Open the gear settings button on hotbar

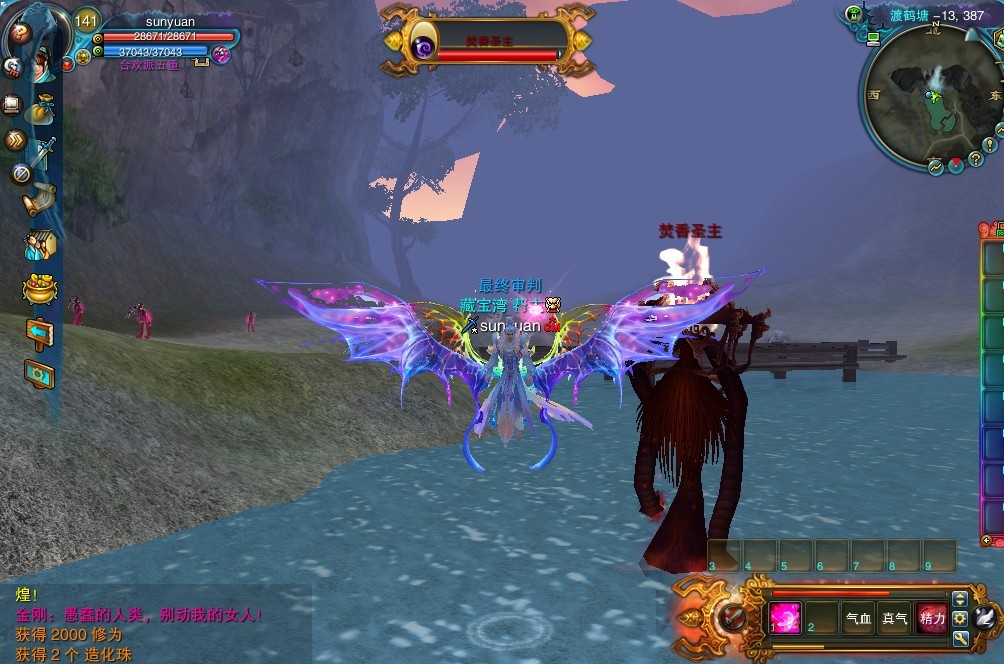(x=960, y=619)
